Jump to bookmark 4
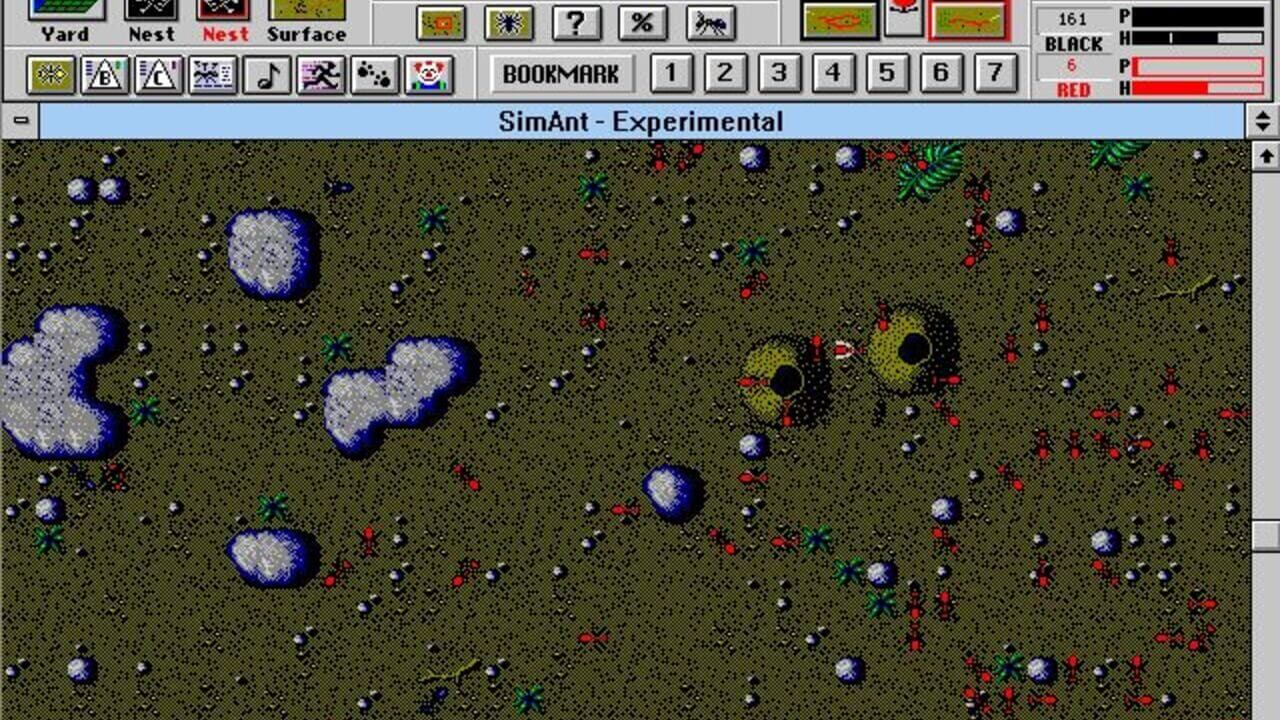Viewport: 1280px width, 720px height. coord(833,73)
